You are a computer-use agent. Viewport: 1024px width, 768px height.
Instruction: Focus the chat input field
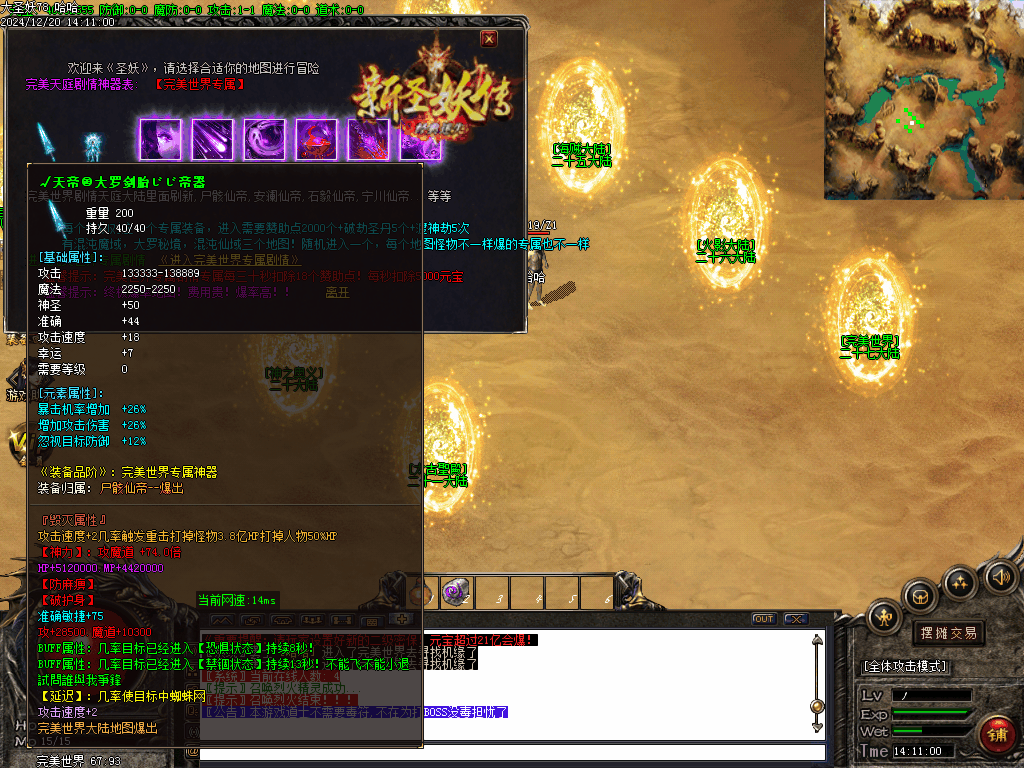[x=510, y=751]
